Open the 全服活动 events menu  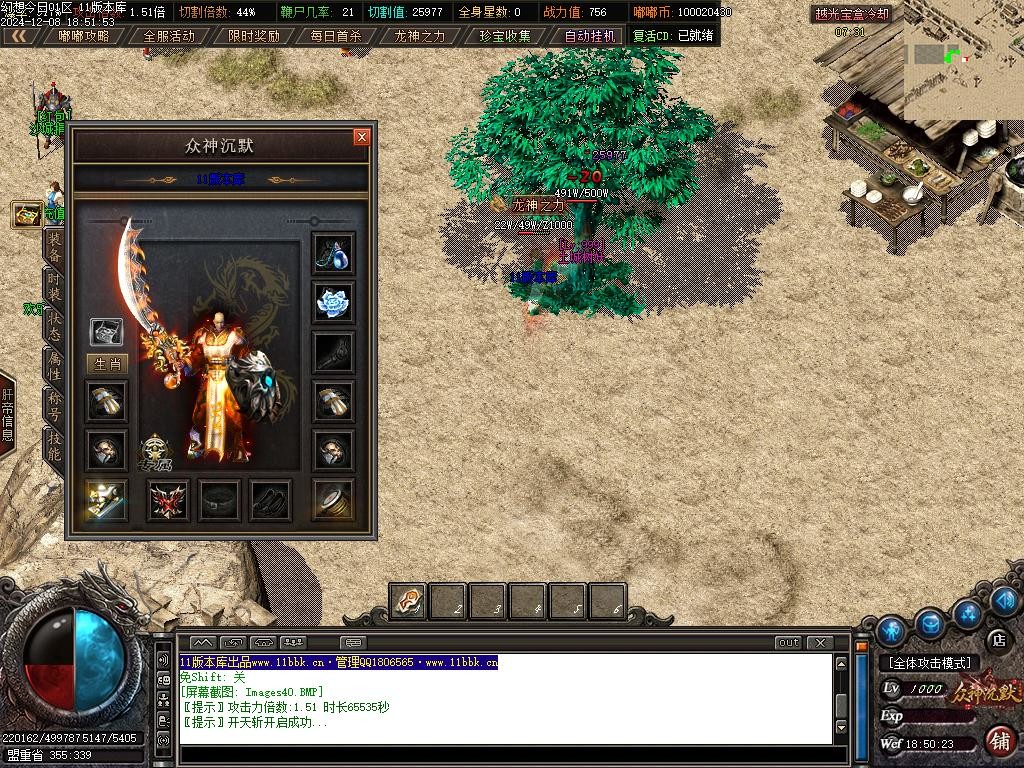tap(169, 36)
